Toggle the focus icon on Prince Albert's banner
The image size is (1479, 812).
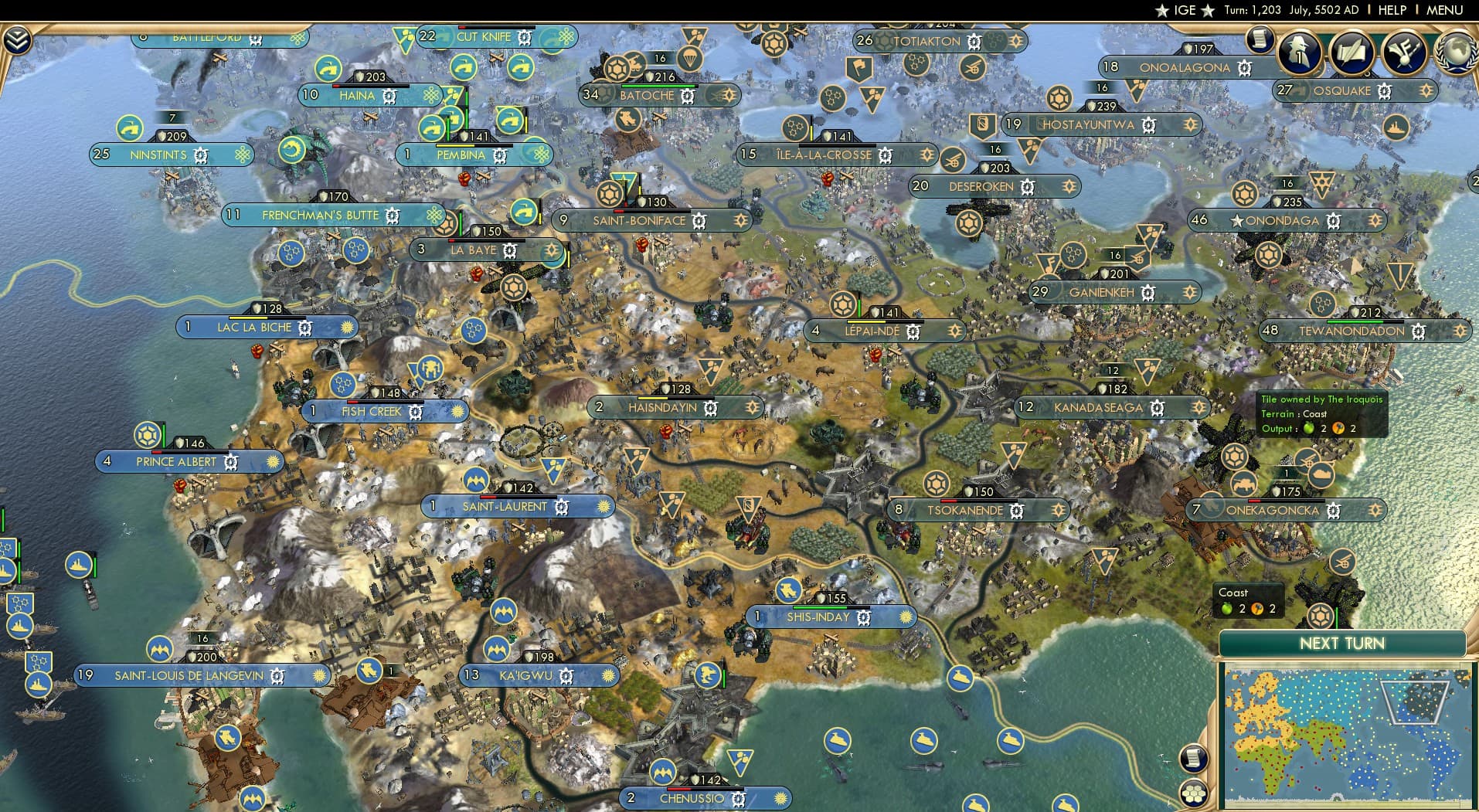click(274, 460)
